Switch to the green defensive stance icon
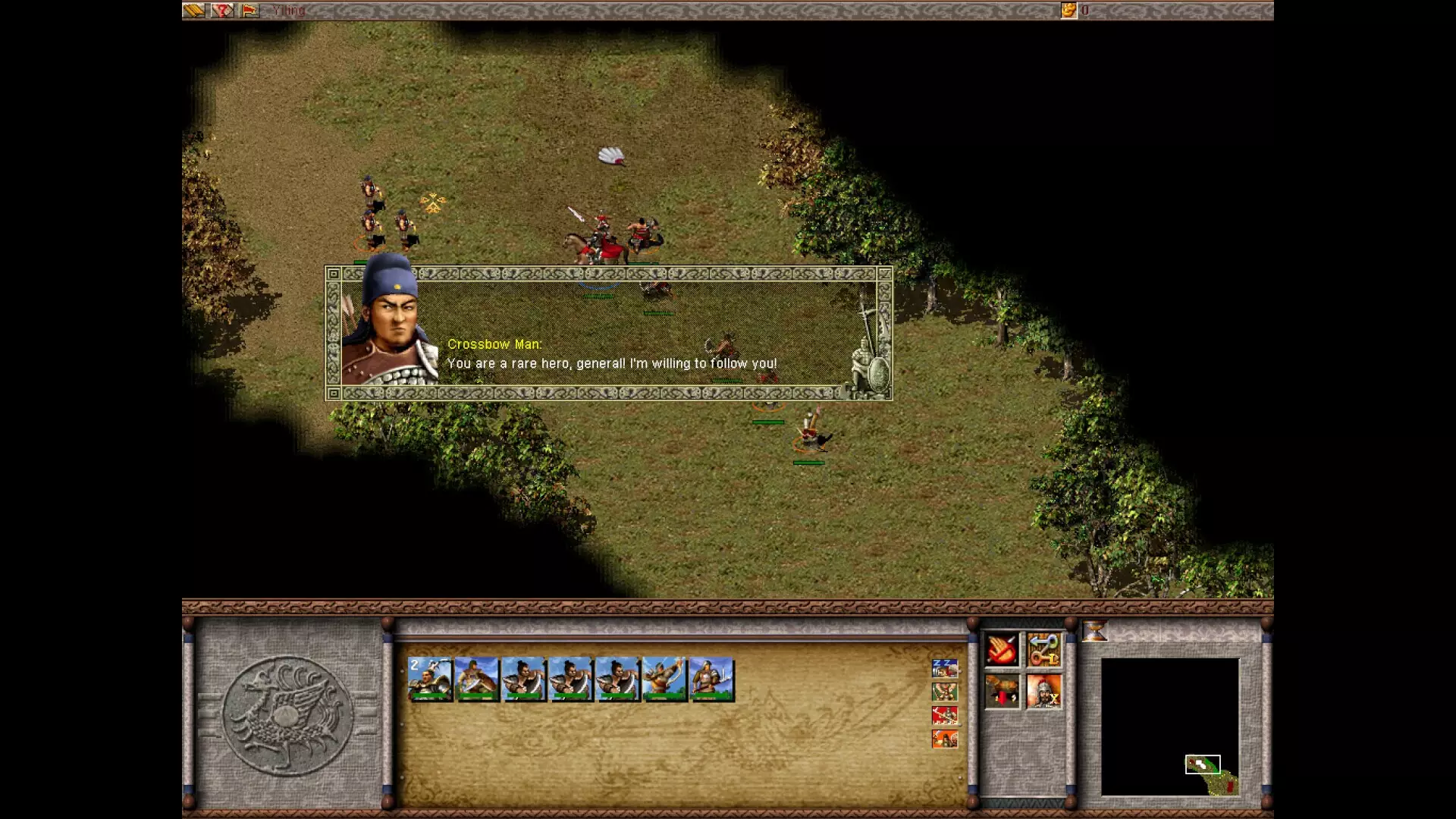This screenshot has height=819, width=1456. coord(943,692)
